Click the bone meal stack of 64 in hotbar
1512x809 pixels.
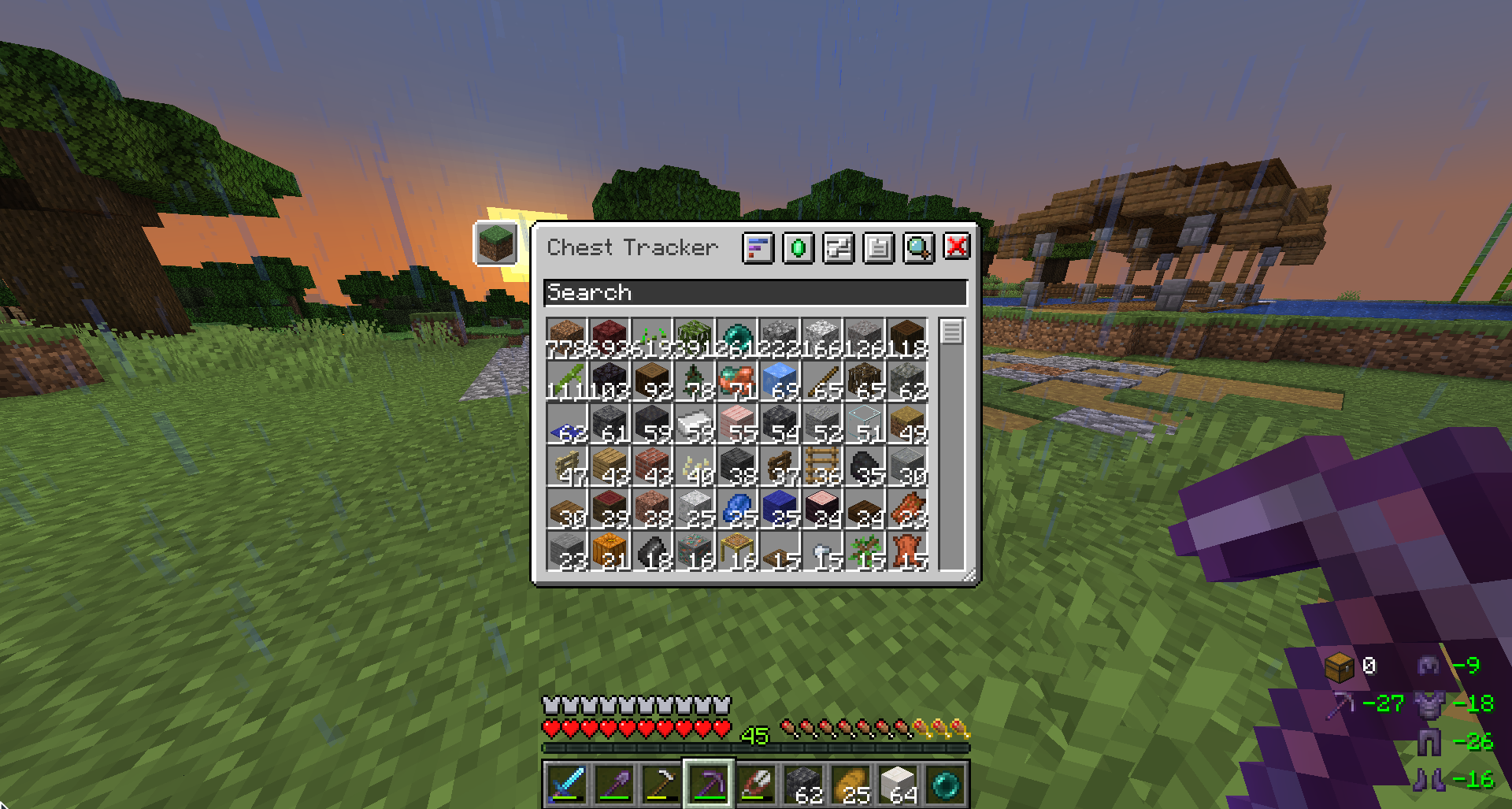[900, 784]
